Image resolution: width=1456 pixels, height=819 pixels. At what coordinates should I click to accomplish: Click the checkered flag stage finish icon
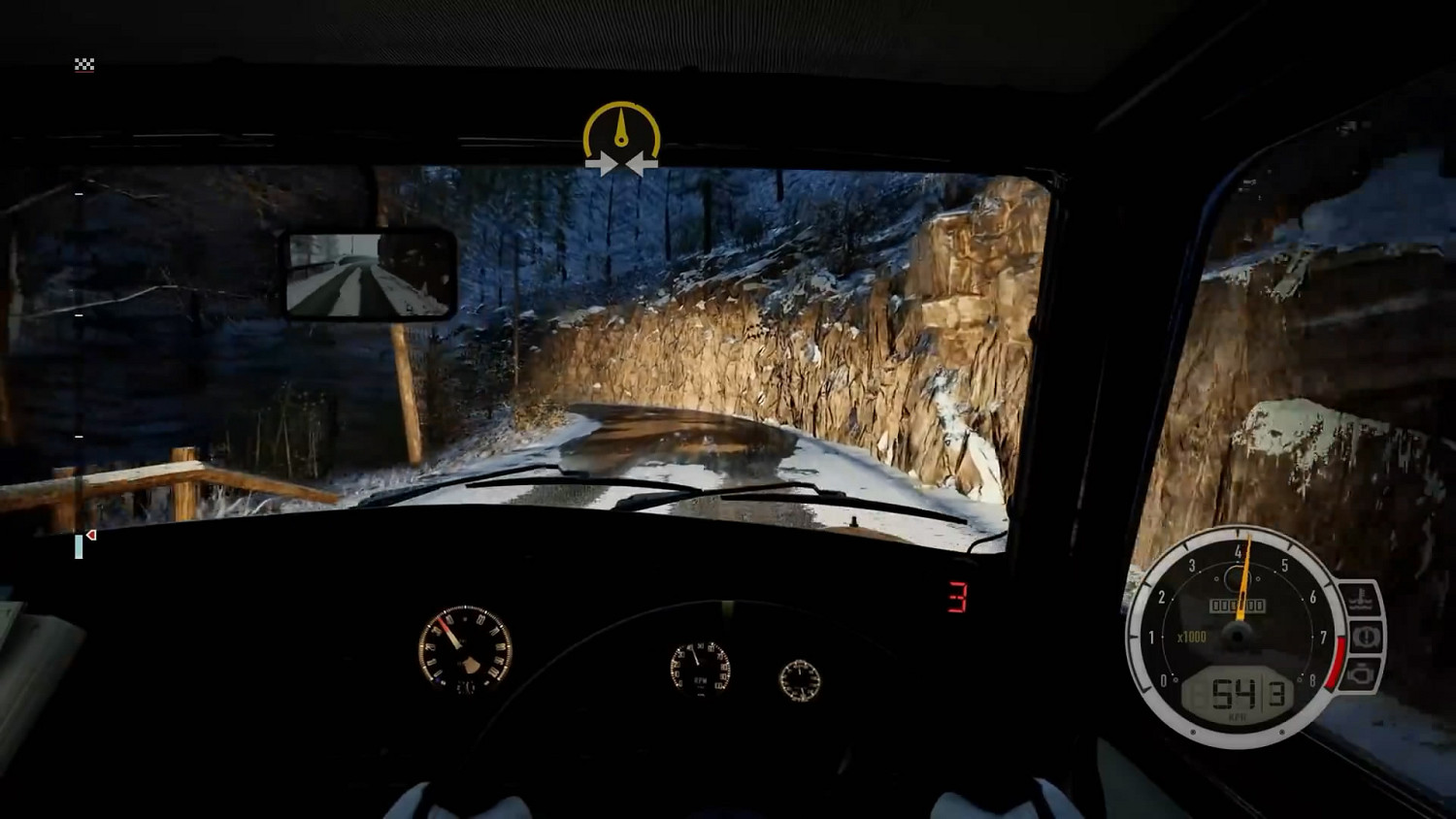point(84,64)
